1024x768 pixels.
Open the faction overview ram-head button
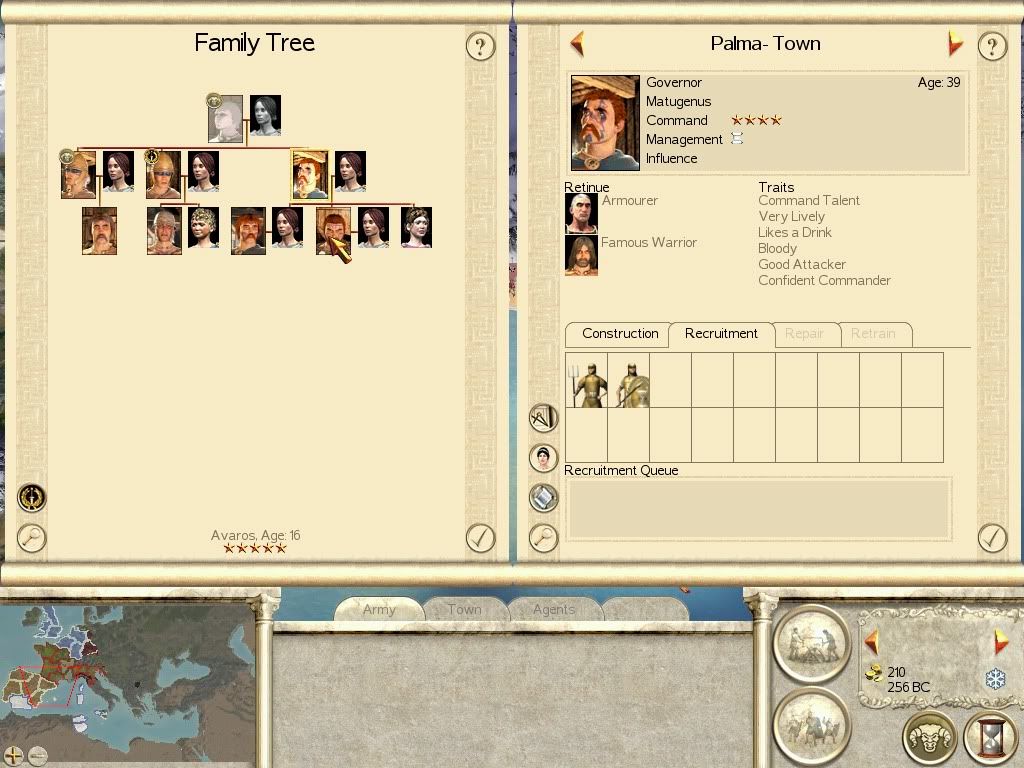point(929,739)
